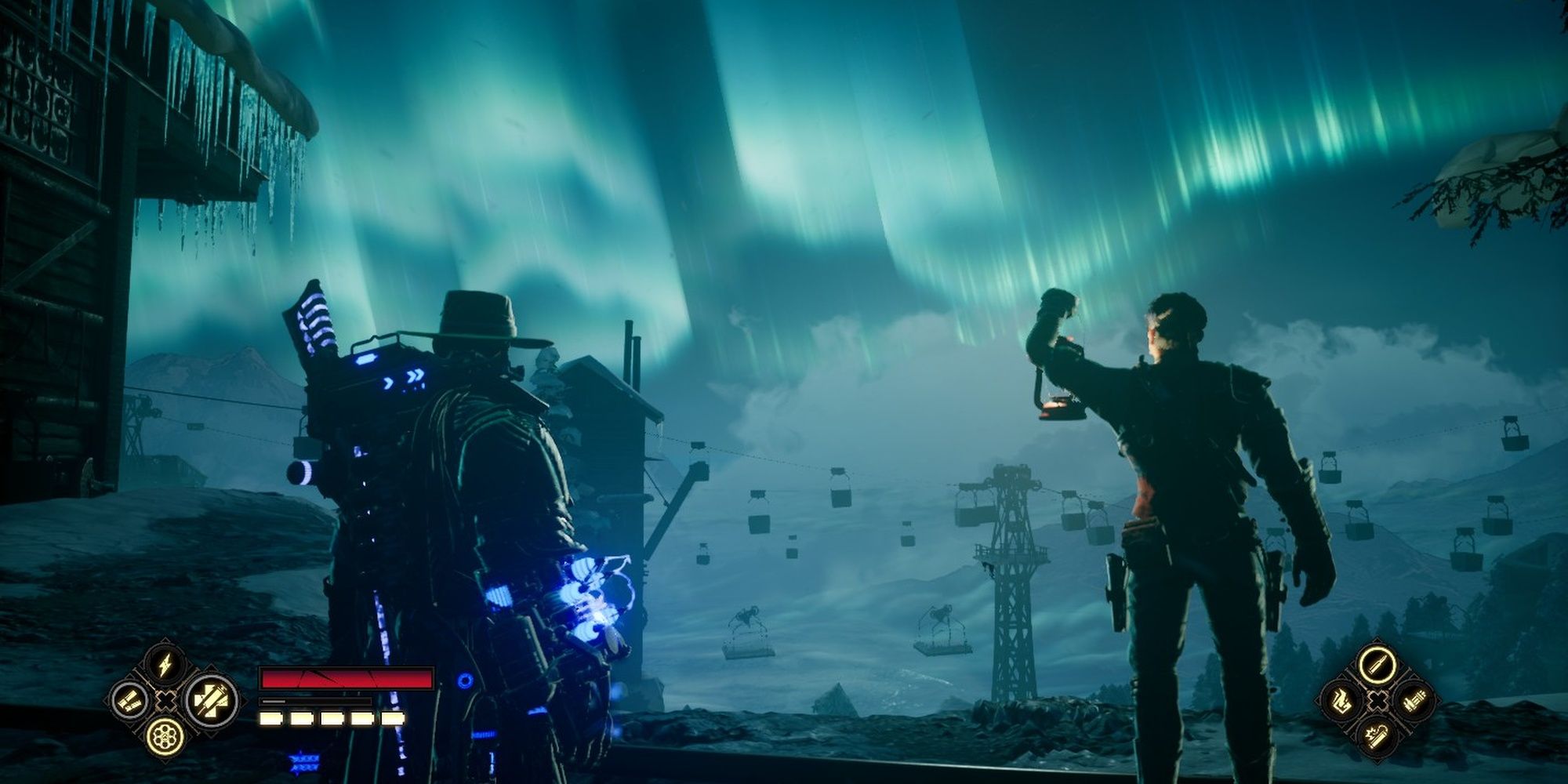Image resolution: width=1568 pixels, height=784 pixels.
Task: Select the dynamite sticks icon
Action: tap(129, 700)
